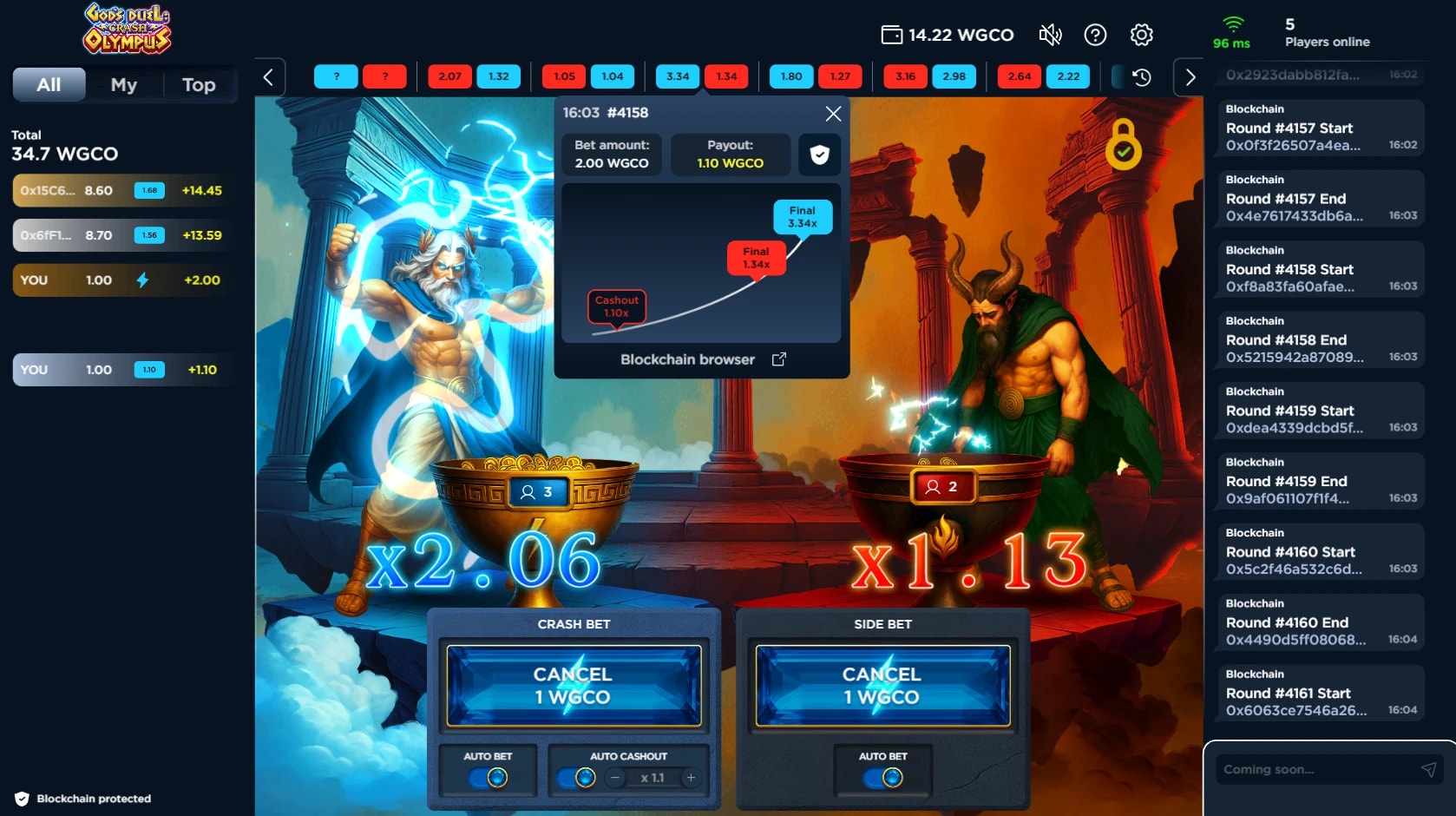Image resolution: width=1456 pixels, height=816 pixels.
Task: Switch to the My bets tab
Action: point(123,85)
